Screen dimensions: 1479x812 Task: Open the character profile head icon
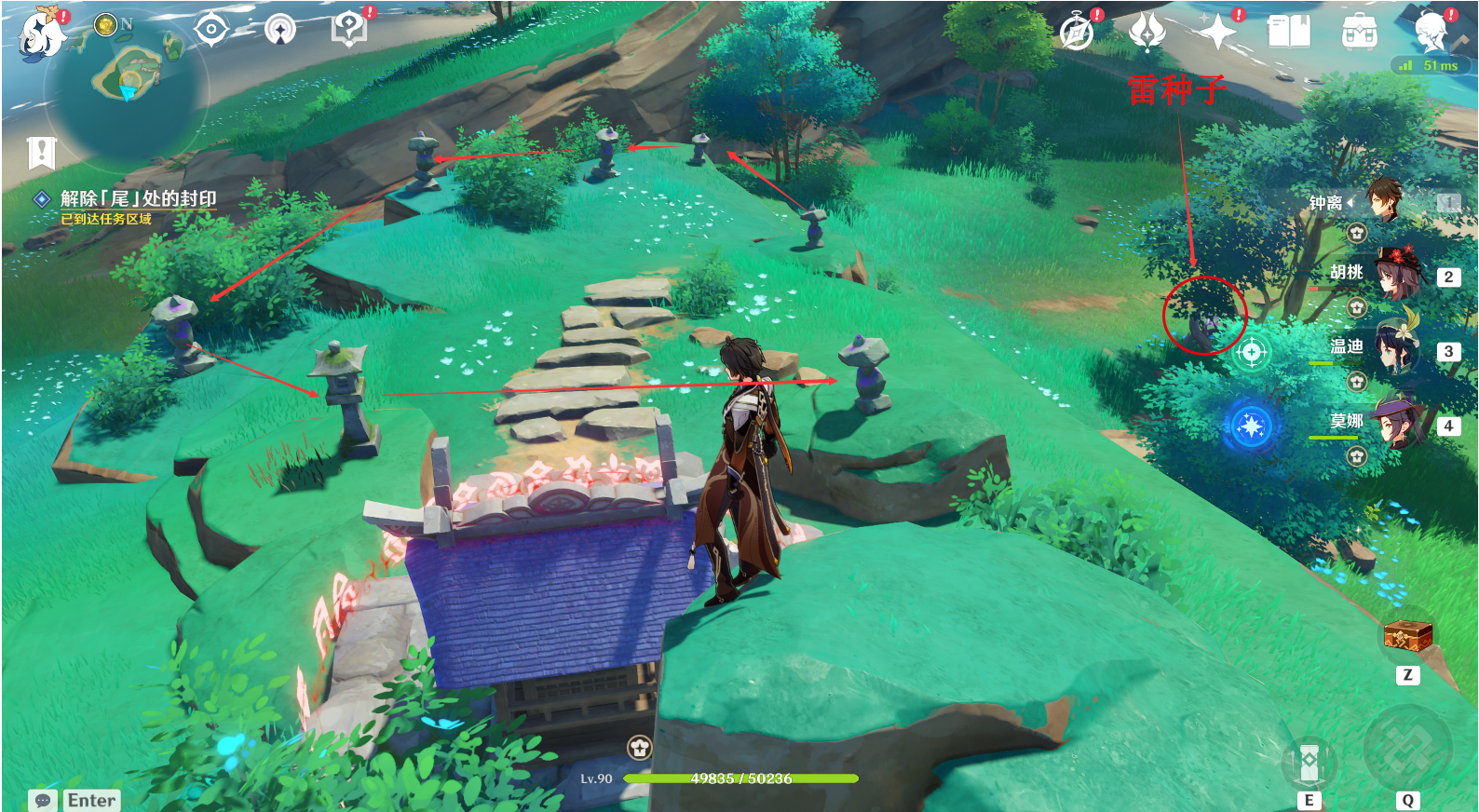pyautogui.click(x=1431, y=33)
